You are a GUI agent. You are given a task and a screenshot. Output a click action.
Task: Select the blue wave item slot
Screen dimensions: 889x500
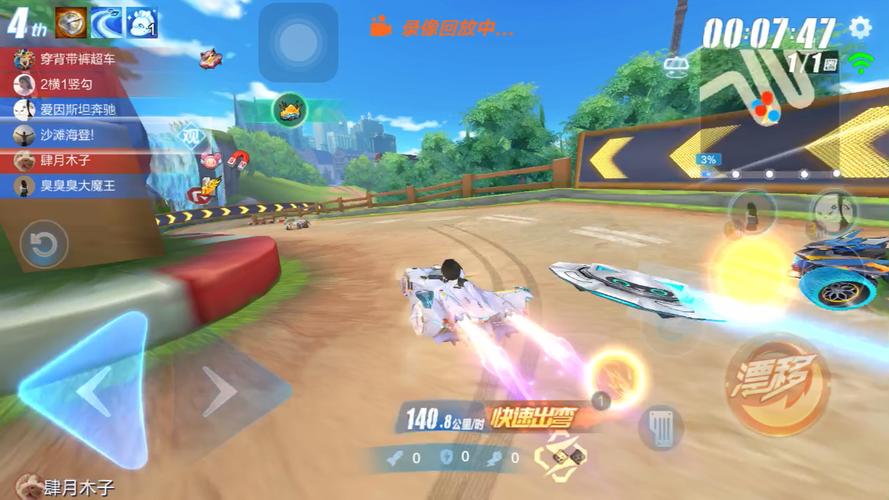coord(107,22)
